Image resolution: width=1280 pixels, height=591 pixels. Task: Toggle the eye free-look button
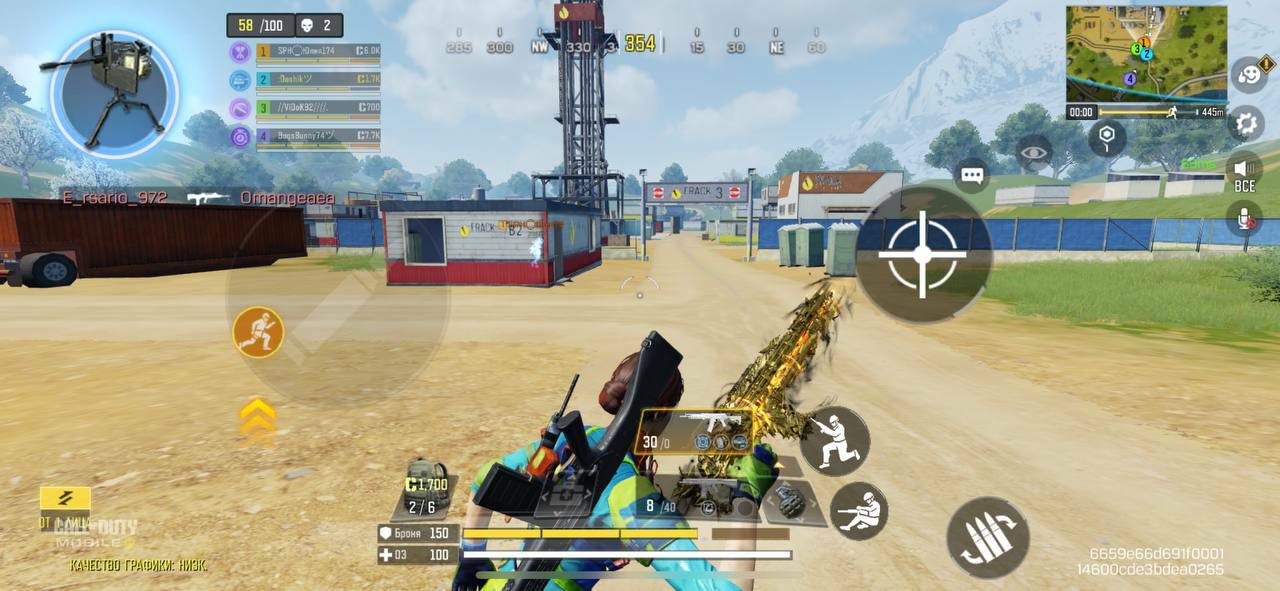pyautogui.click(x=1034, y=153)
